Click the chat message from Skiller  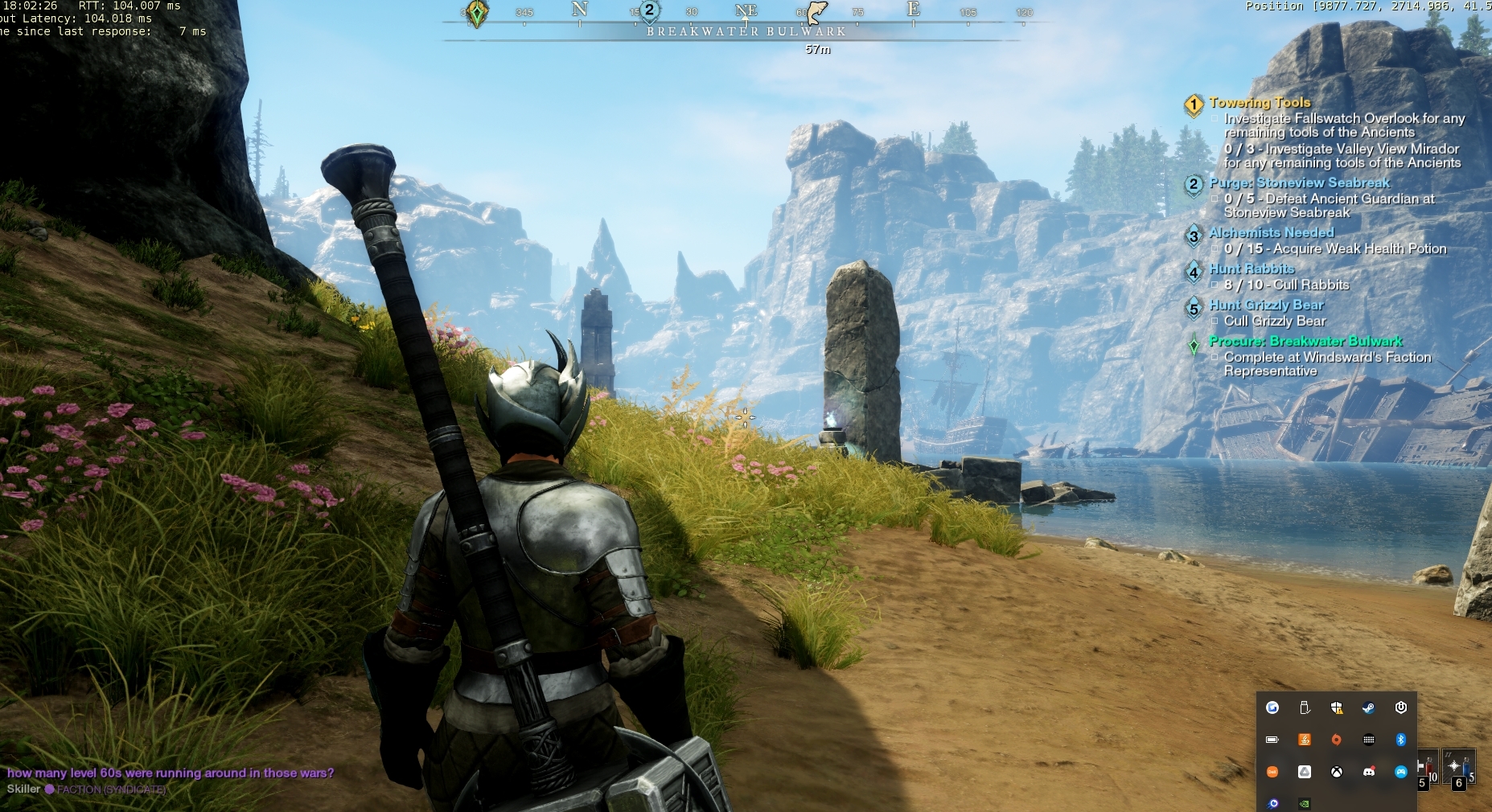(170, 773)
